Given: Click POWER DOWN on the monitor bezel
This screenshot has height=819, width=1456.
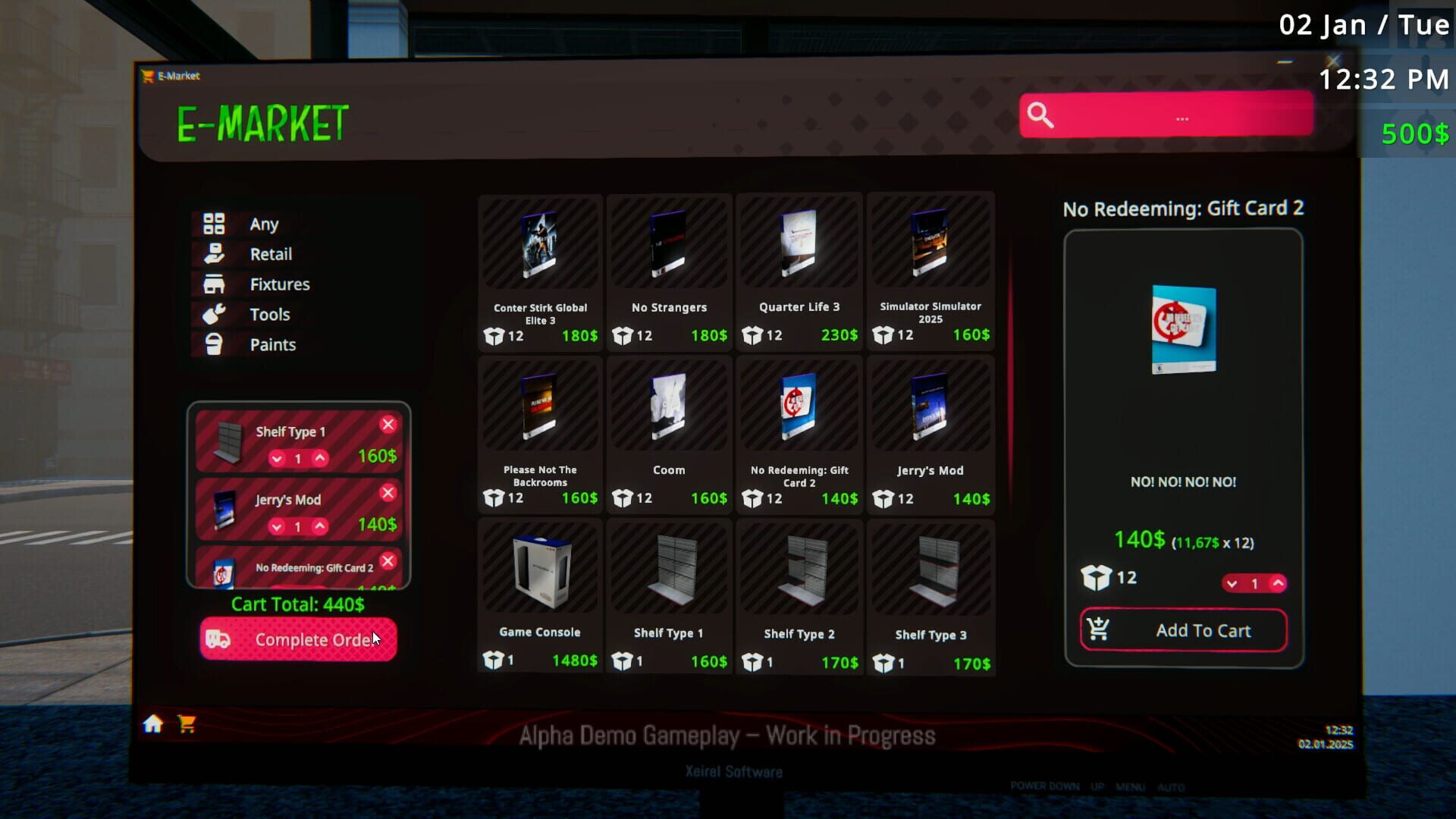Looking at the screenshot, I should (1046, 787).
